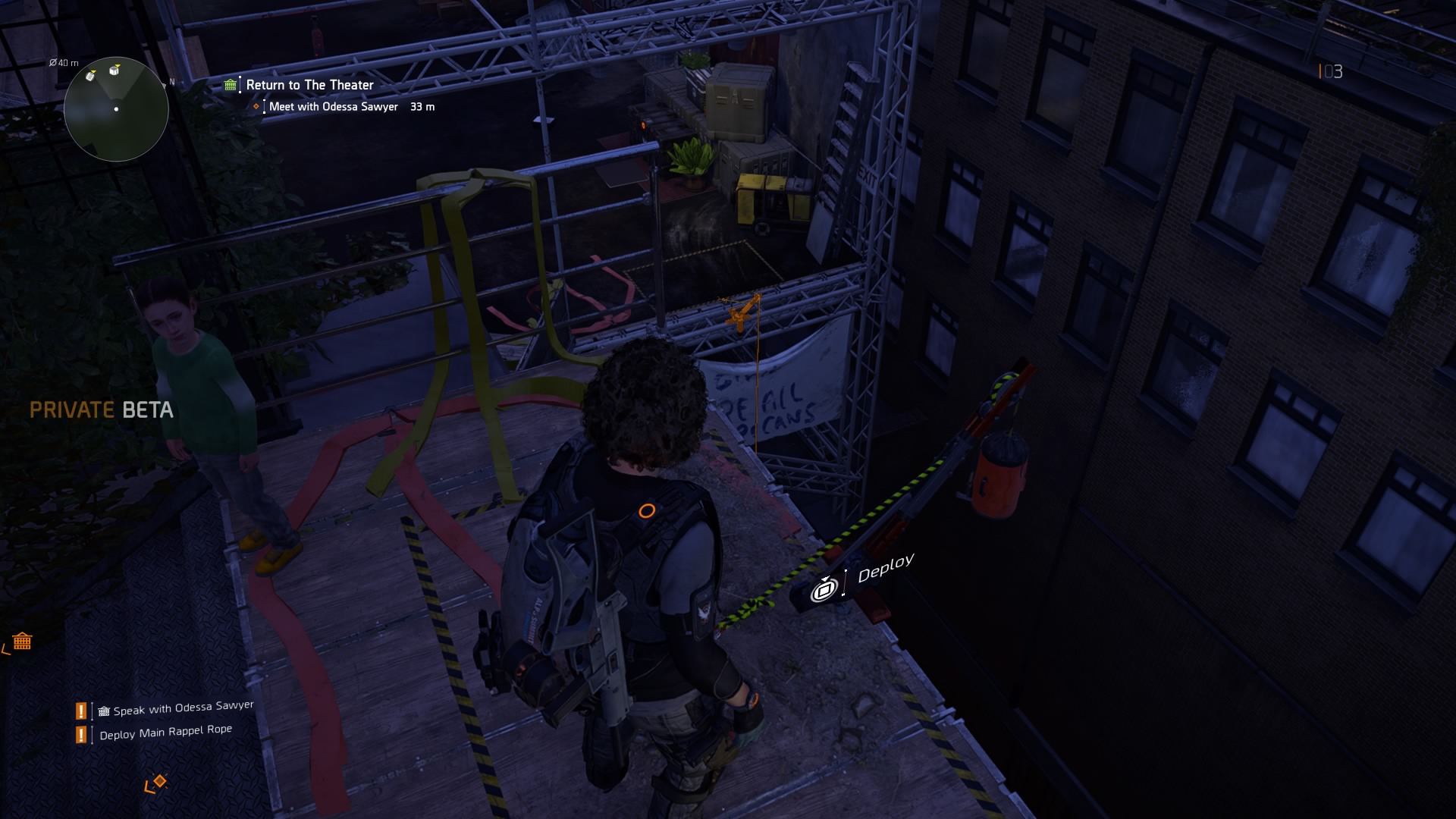
Task: Select the orange diamond objective marker icon
Action: (x=256, y=107)
